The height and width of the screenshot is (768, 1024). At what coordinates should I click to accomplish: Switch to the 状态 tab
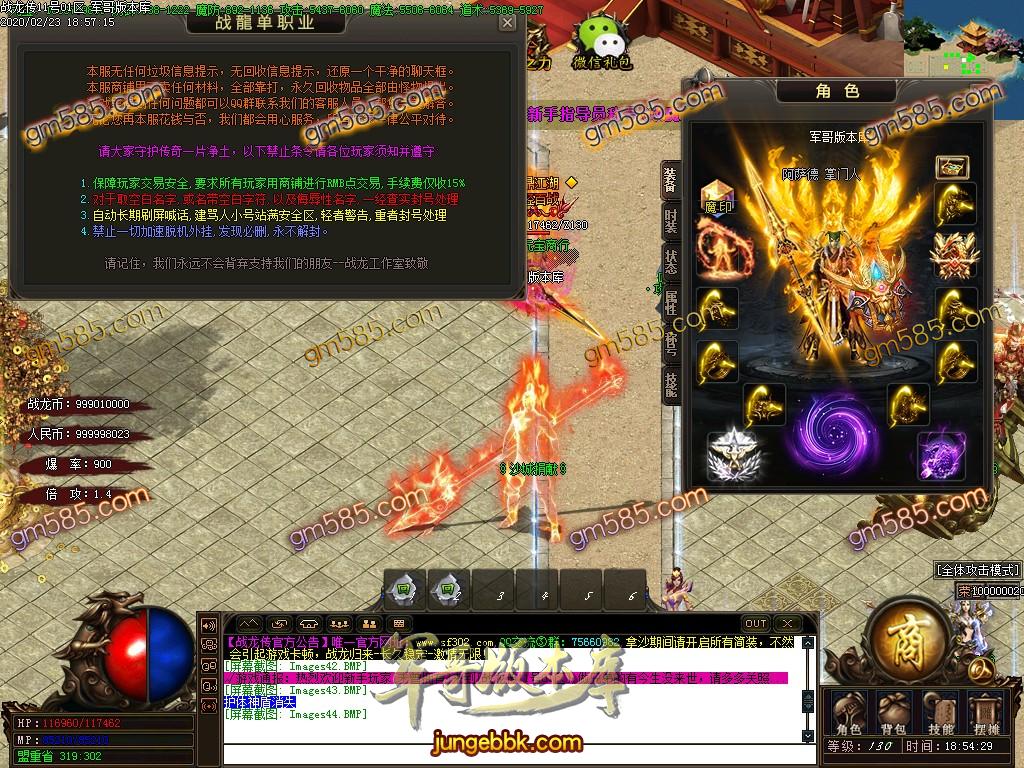(671, 262)
